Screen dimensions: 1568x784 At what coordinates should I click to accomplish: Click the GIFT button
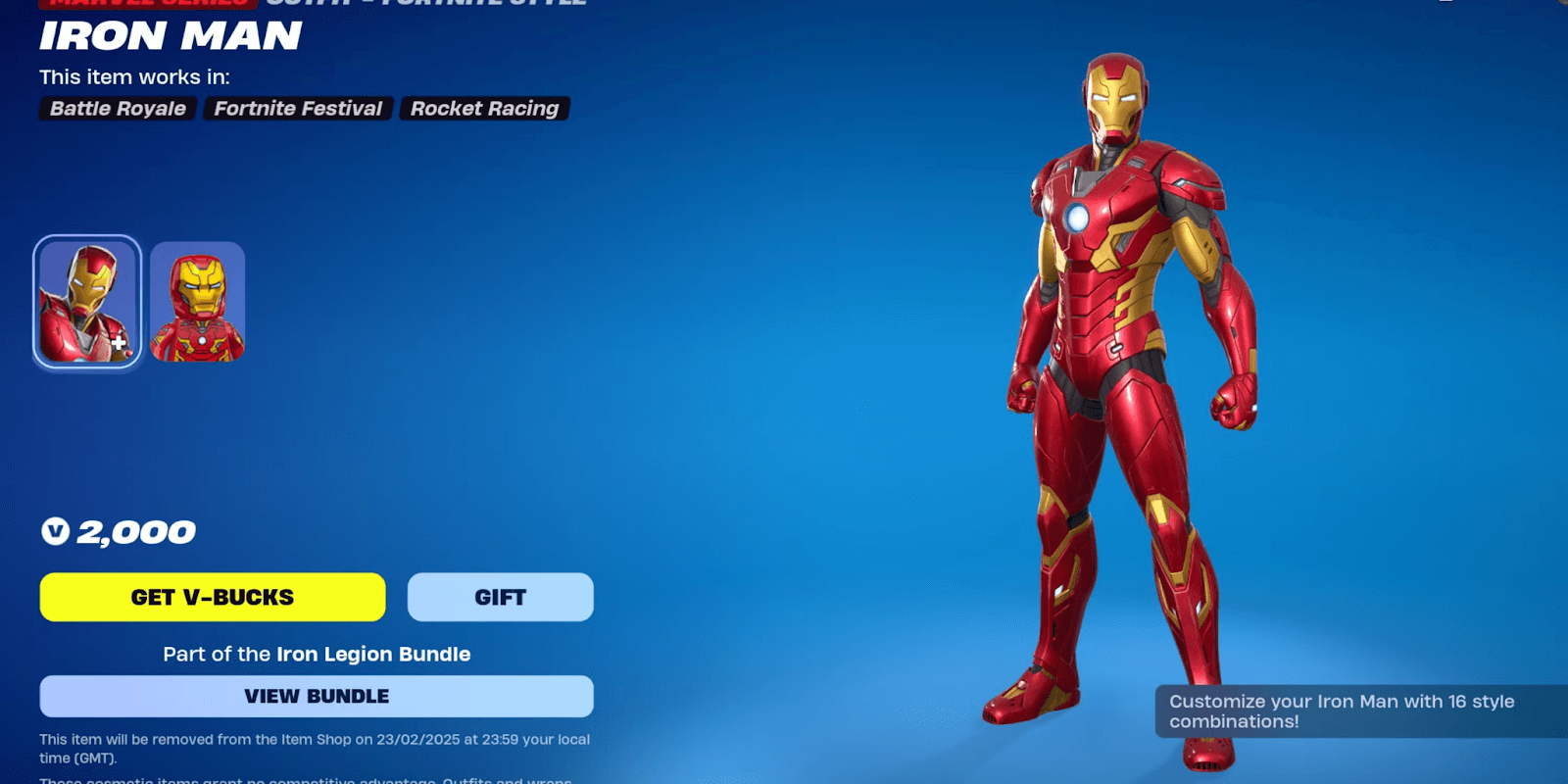point(500,597)
